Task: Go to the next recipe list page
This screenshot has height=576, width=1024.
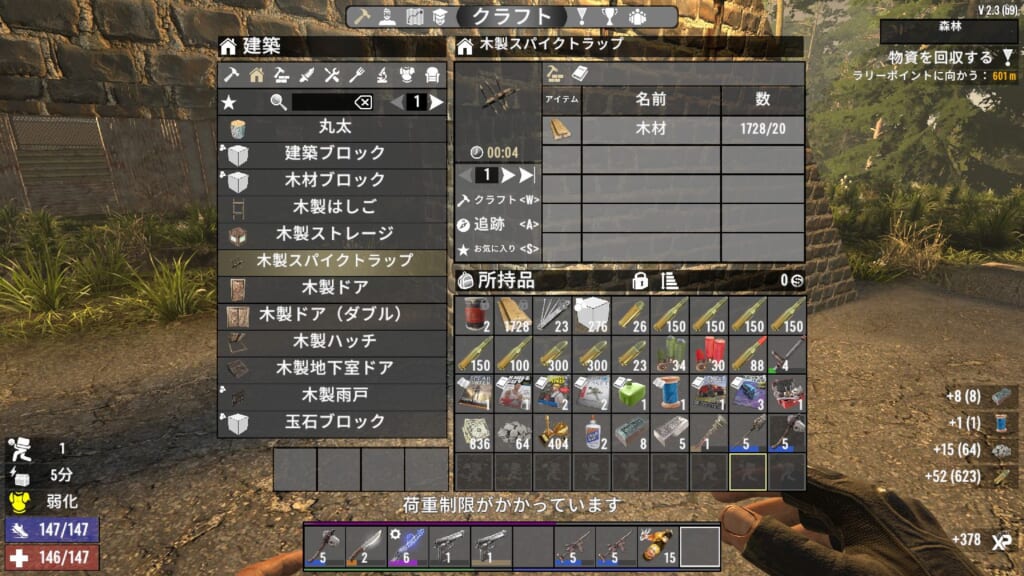Action: click(x=437, y=102)
